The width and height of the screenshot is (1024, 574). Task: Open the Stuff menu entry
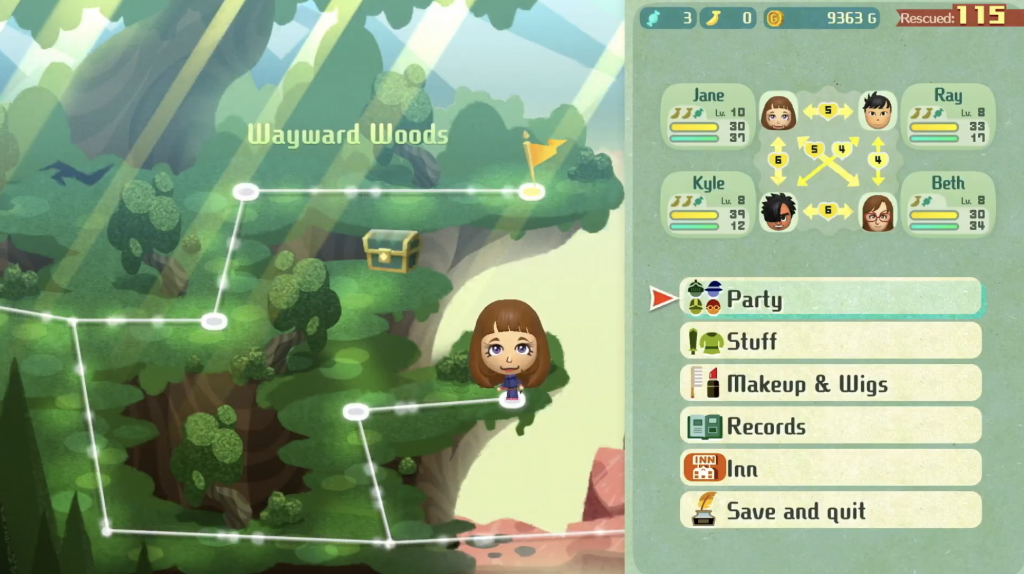[x=830, y=341]
